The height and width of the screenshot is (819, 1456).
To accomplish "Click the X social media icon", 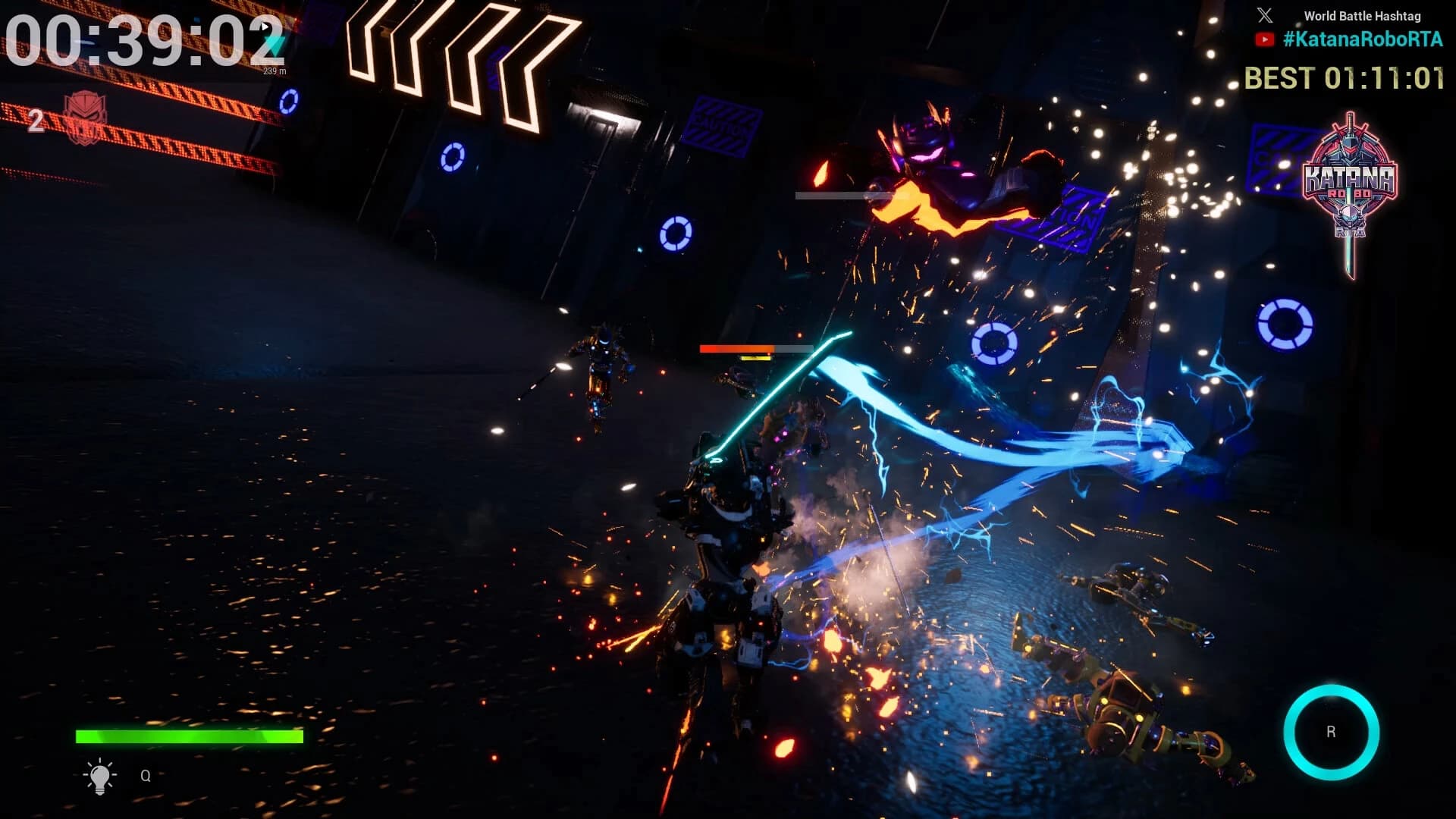I will coord(1265,15).
